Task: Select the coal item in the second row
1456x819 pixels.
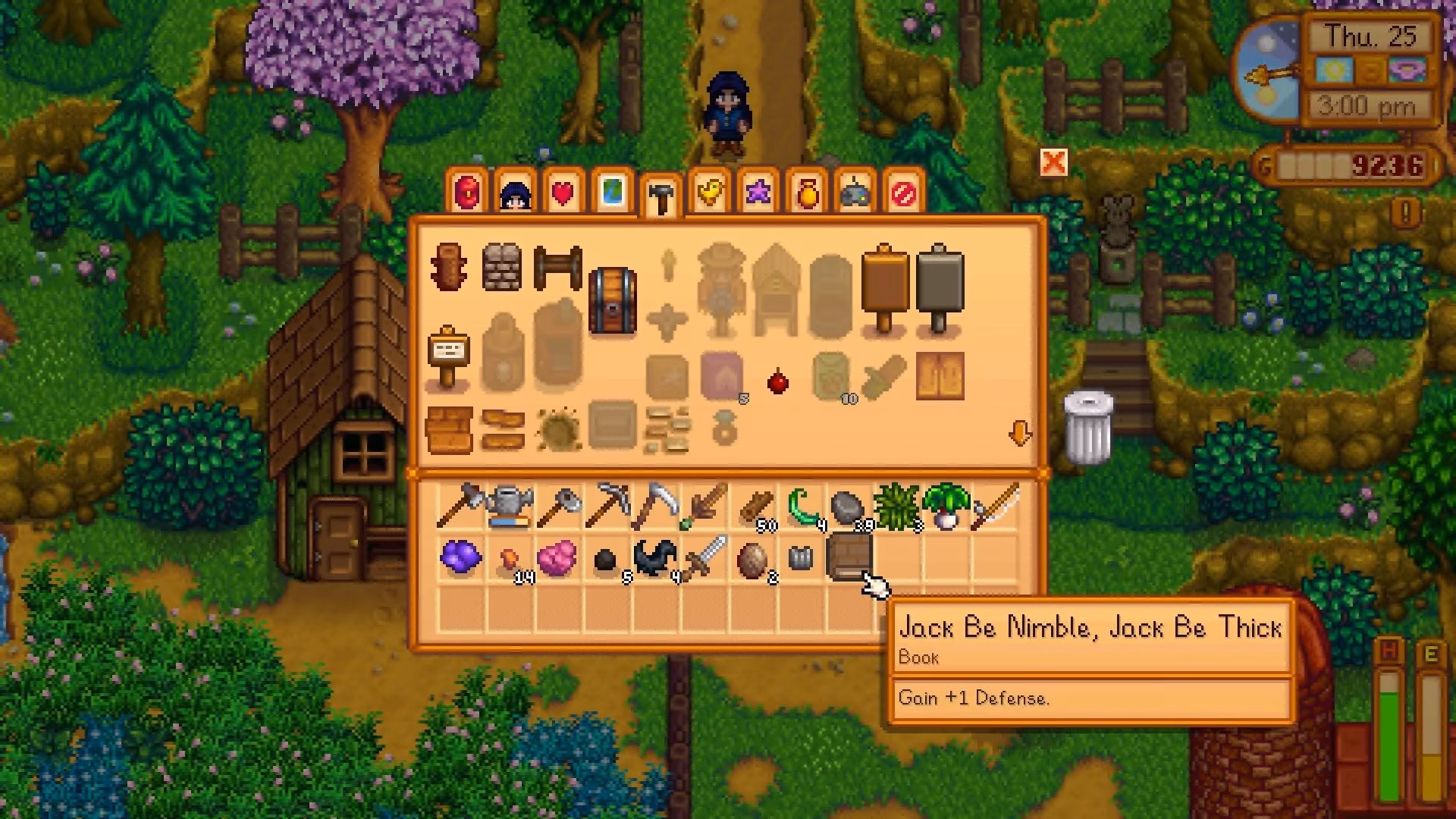Action: (x=607, y=559)
